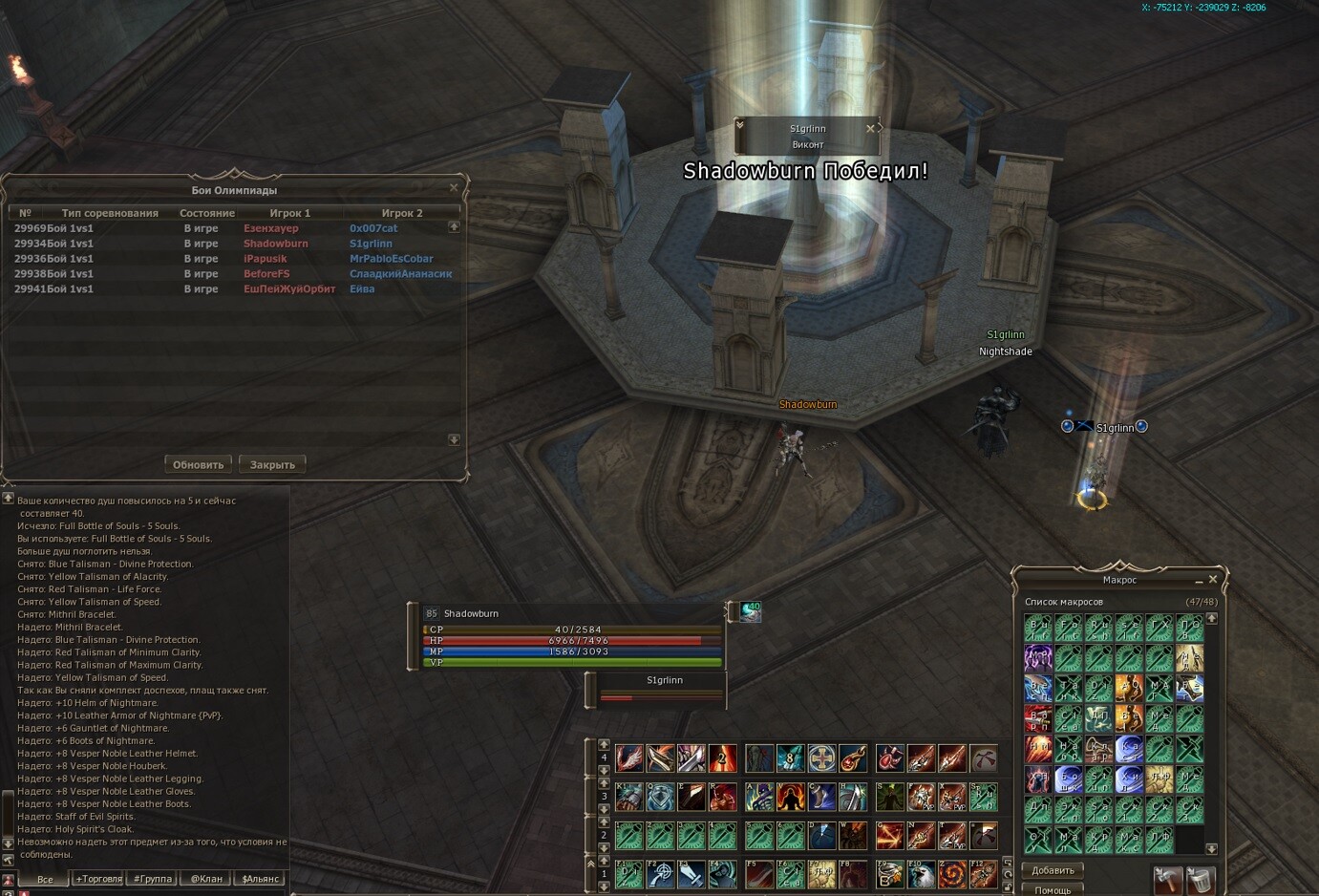Click the trash can icon in macro window
The image size is (1319, 896).
(1201, 880)
